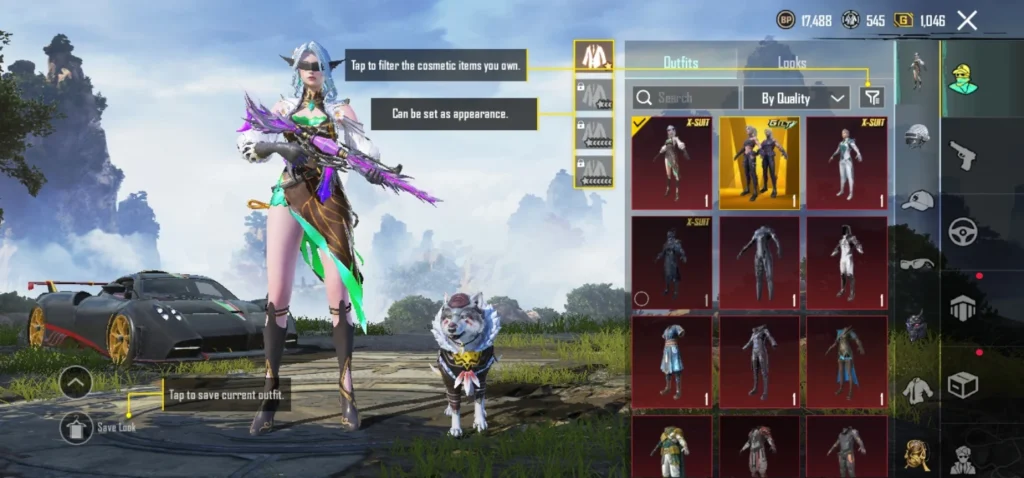Click the outfit Search field
The image size is (1024, 478).
pyautogui.click(x=686, y=97)
